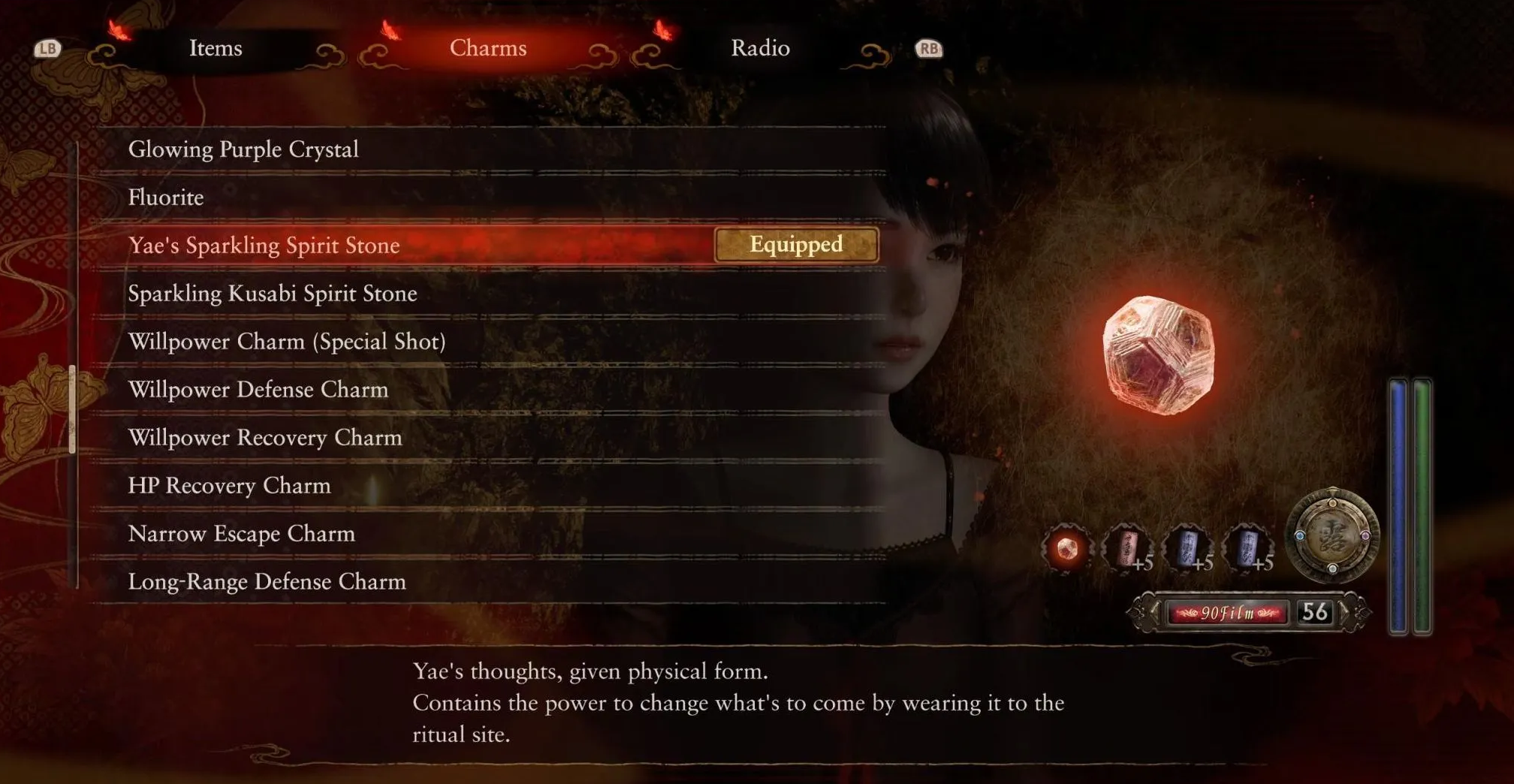Open the Charms tab
The image size is (1514, 784).
(x=488, y=48)
